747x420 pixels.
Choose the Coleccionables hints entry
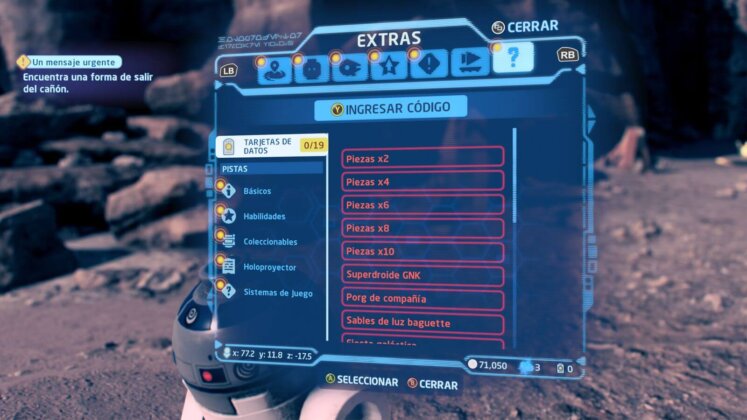[x=270, y=241]
